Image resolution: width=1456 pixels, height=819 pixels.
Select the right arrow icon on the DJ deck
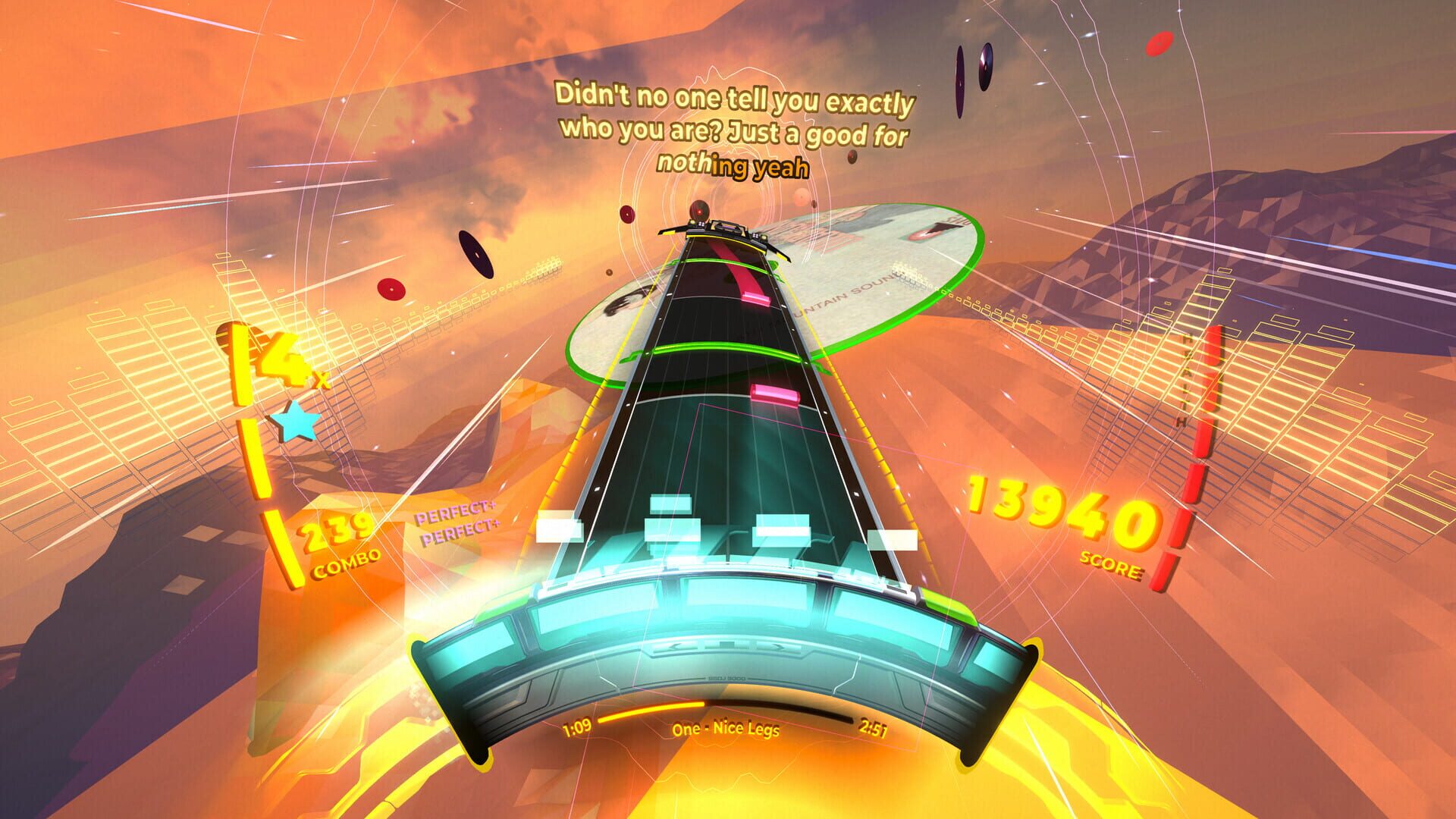pyautogui.click(x=777, y=645)
